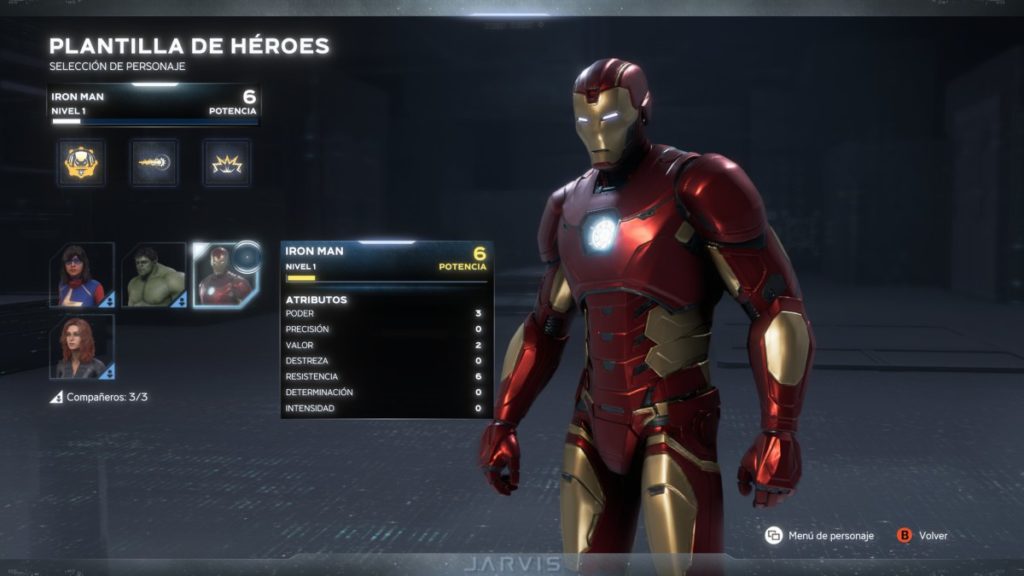
Task: Open the Menú de personaje option
Action: point(818,536)
